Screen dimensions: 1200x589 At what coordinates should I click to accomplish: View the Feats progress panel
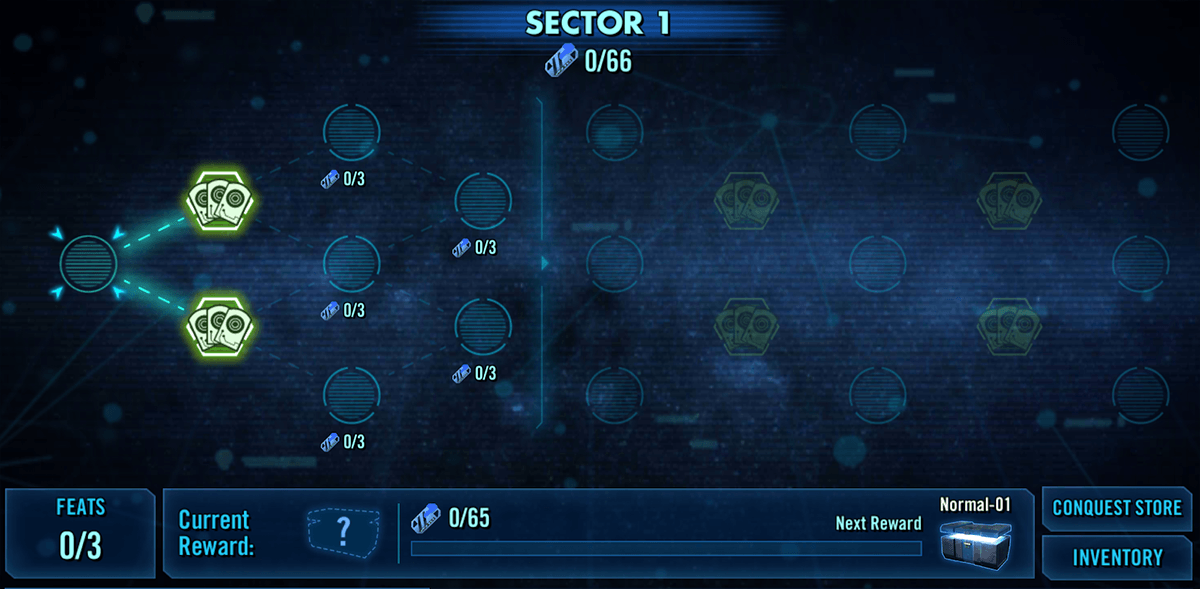click(80, 533)
